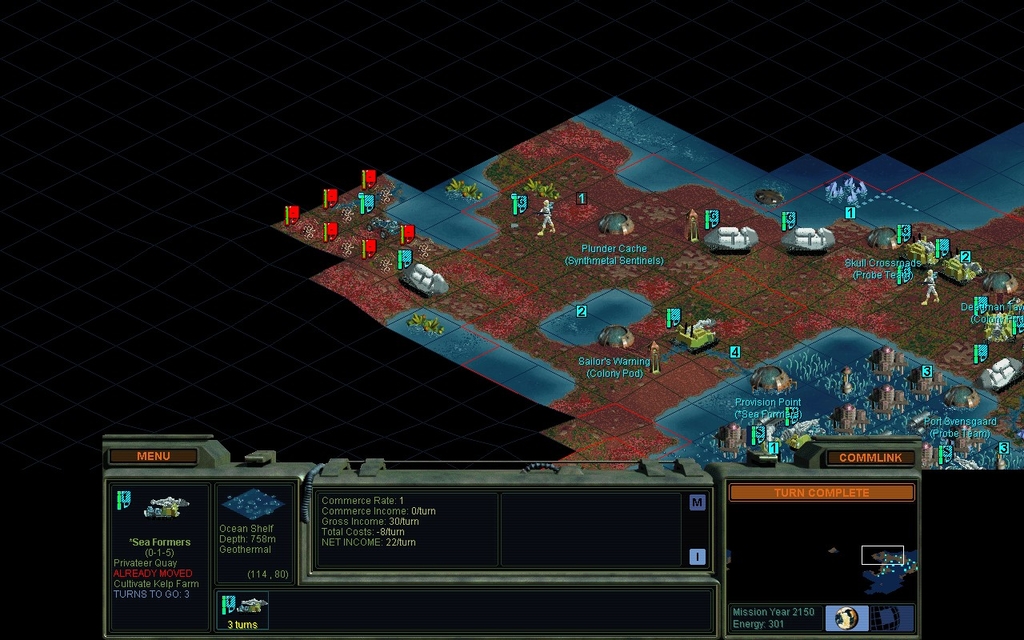This screenshot has height=640, width=1024.
Task: Select Sea Formers in unit stack list
Action: click(245, 609)
